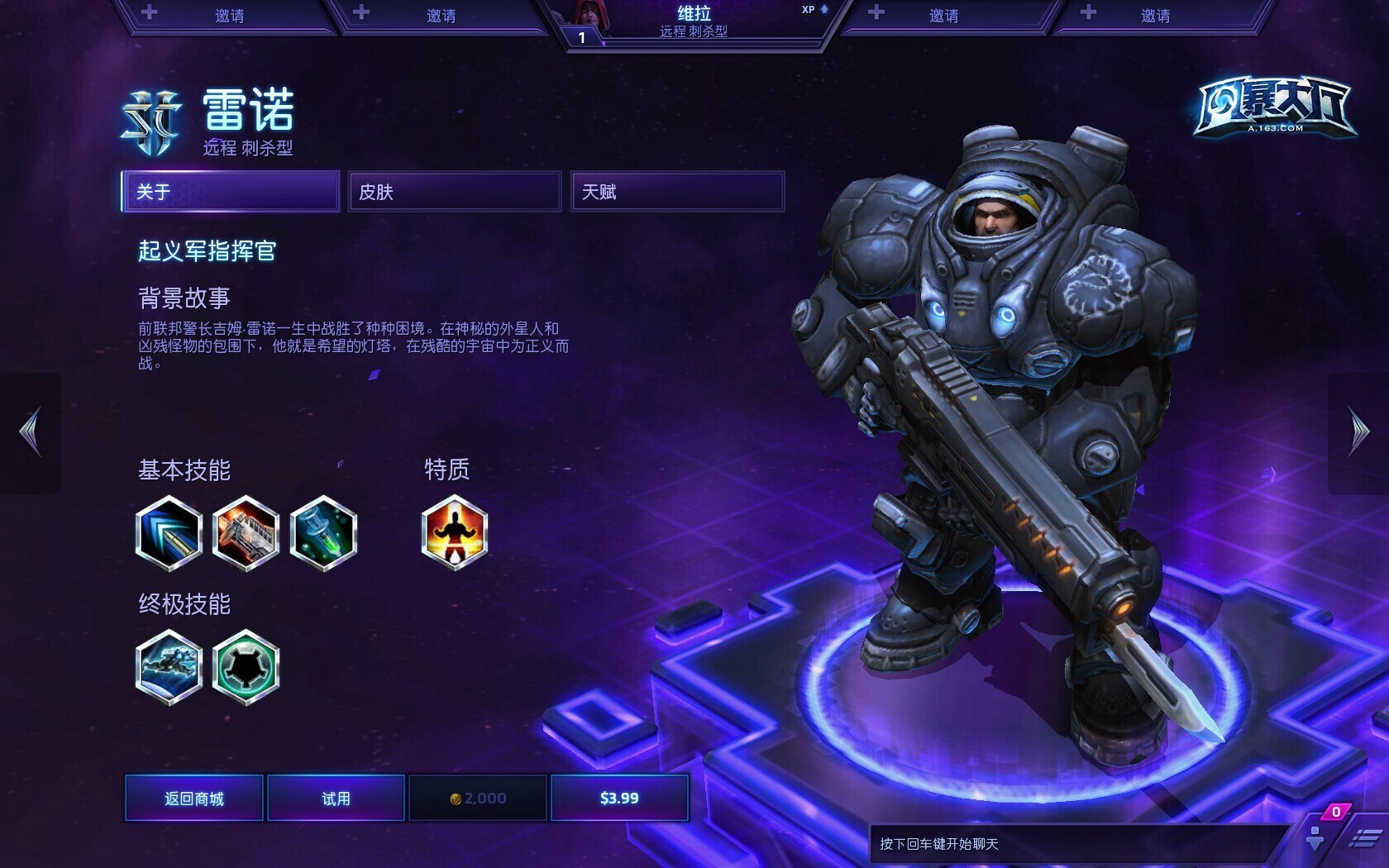
Task: Purchase hero for $3.99
Action: pyautogui.click(x=619, y=798)
